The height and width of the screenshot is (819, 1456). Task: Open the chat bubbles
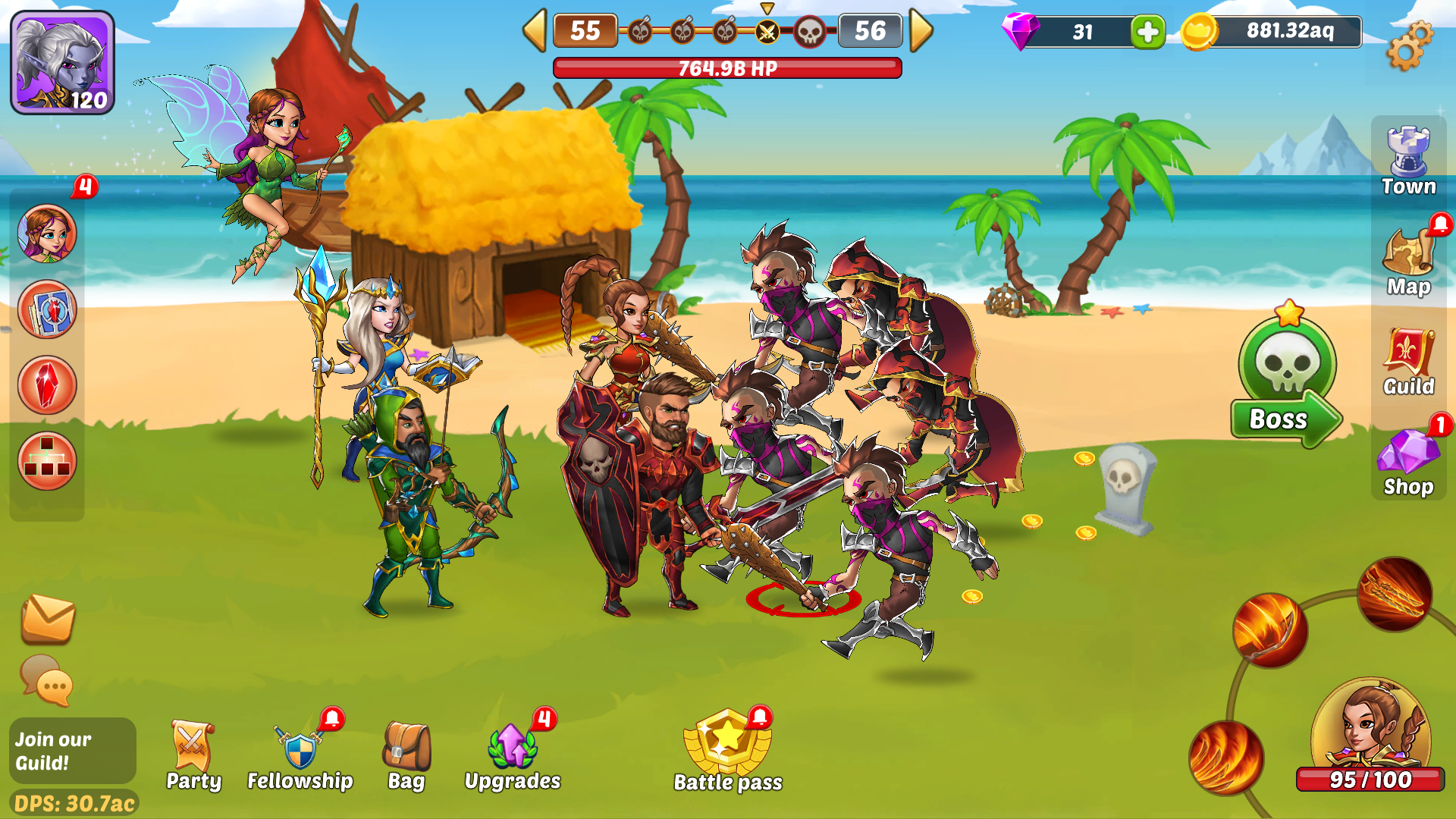click(47, 679)
